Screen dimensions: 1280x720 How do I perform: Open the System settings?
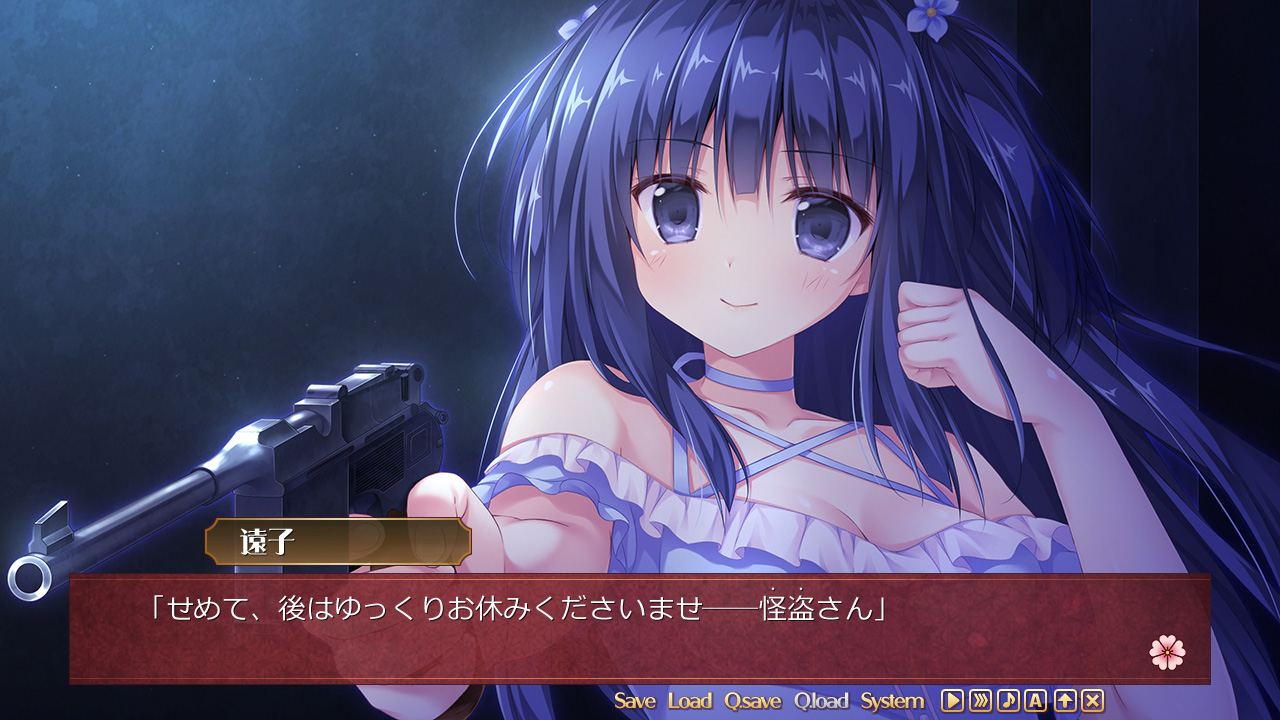coord(892,701)
